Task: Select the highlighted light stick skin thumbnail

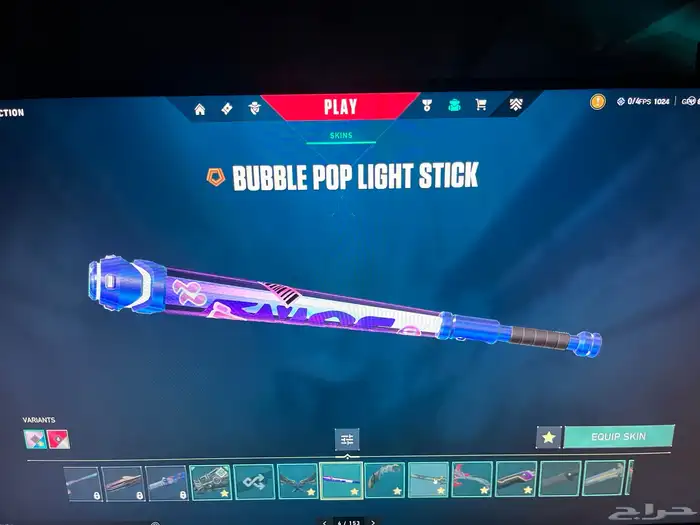Action: [341, 479]
